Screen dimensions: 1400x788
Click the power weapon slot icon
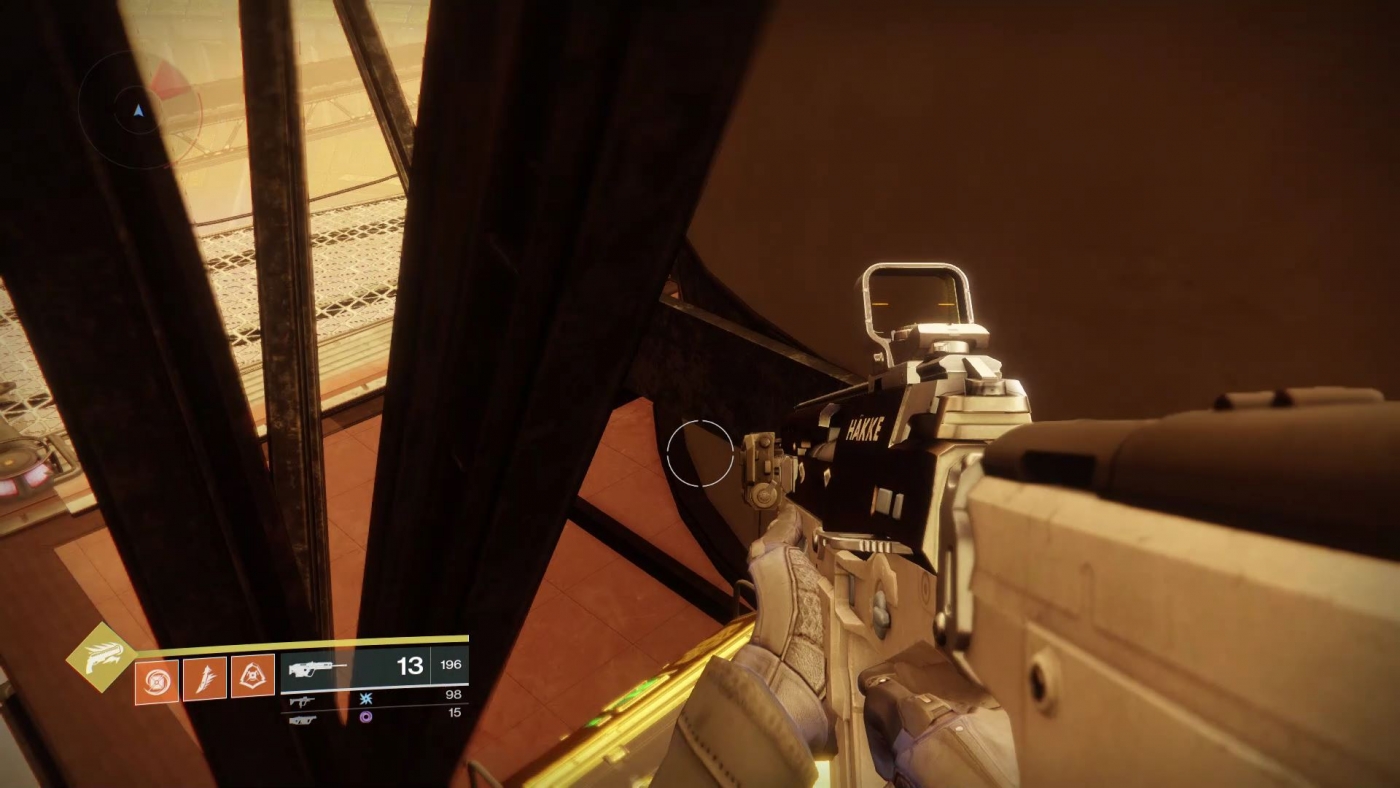pyautogui.click(x=303, y=718)
